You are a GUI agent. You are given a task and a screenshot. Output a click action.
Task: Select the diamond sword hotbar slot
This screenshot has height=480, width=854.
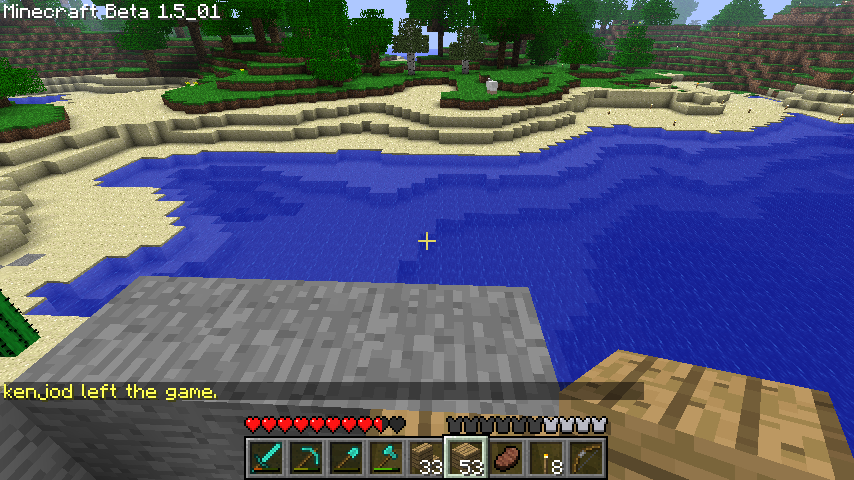point(266,458)
